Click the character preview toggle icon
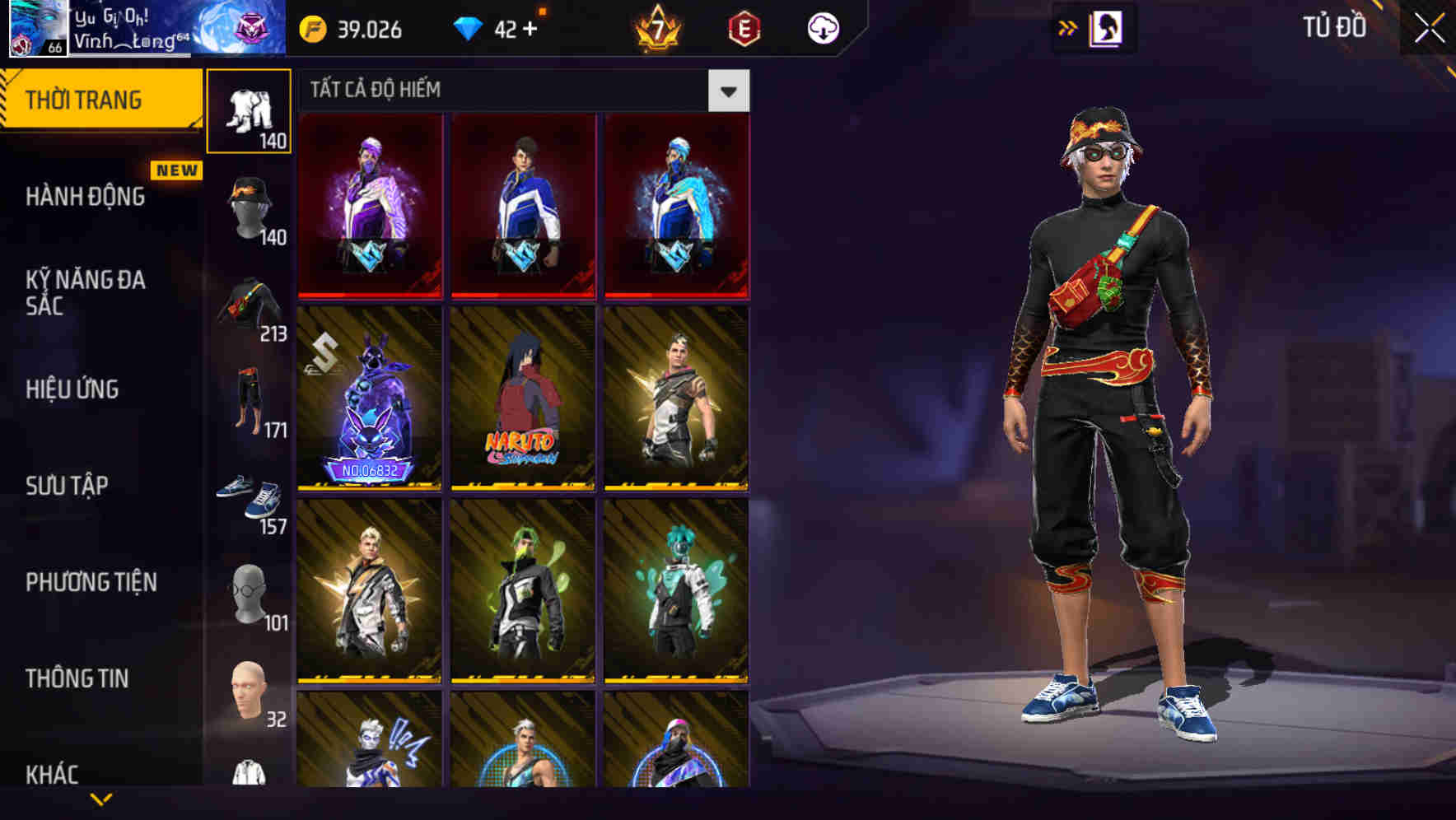 (1104, 27)
